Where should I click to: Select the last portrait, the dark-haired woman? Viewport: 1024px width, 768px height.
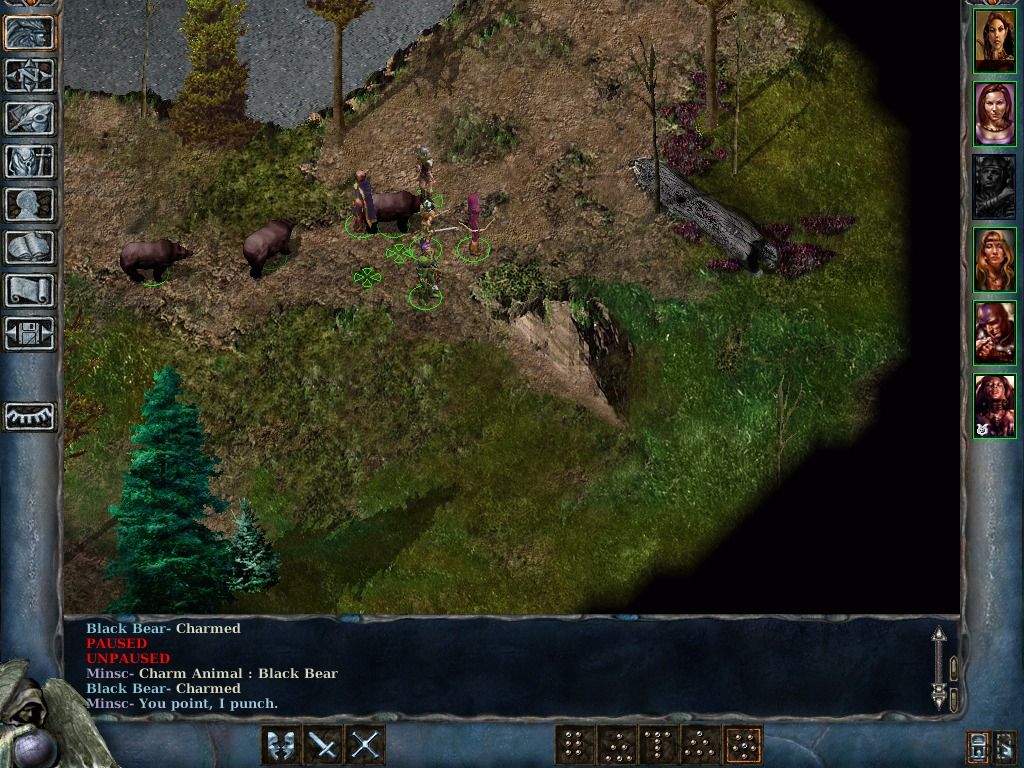[x=995, y=406]
